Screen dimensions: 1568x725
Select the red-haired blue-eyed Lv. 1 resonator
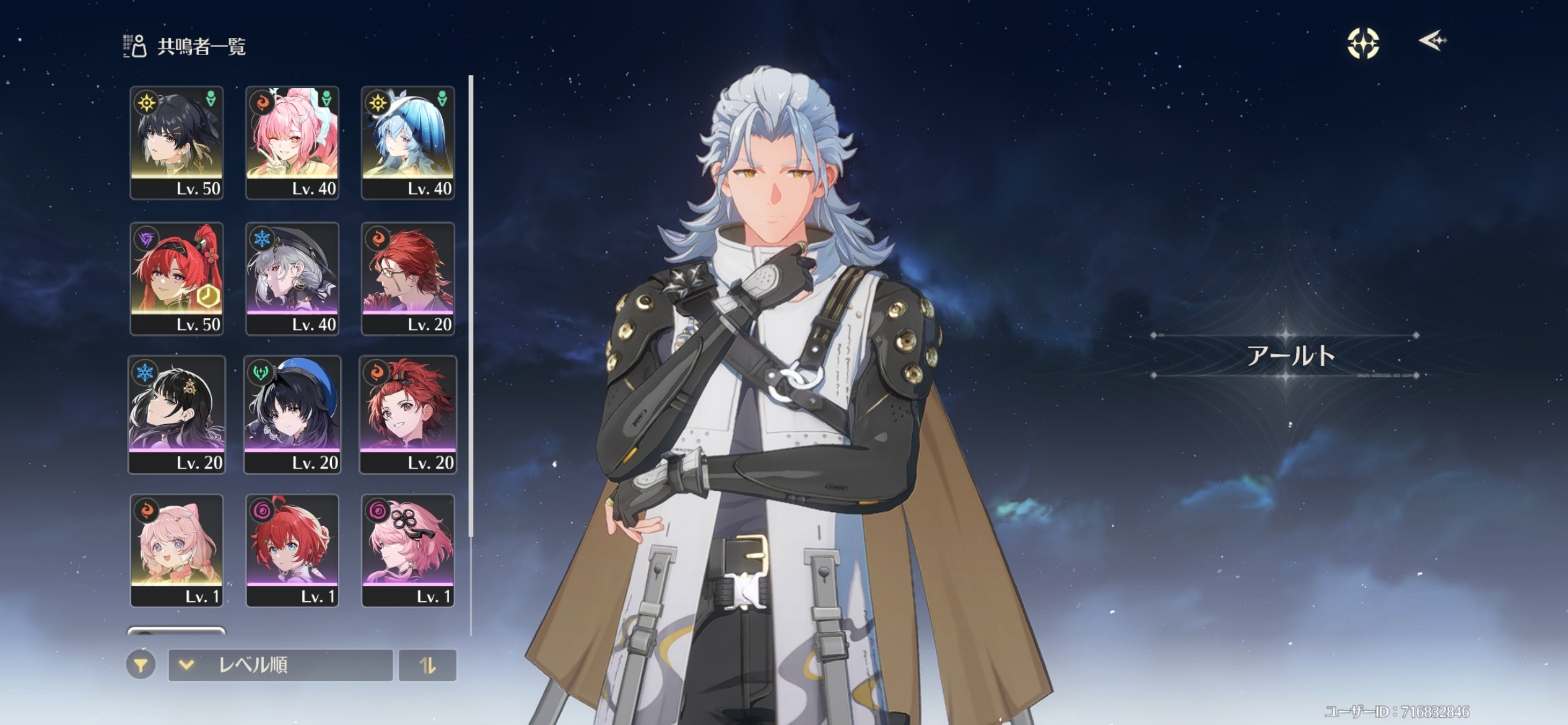292,550
